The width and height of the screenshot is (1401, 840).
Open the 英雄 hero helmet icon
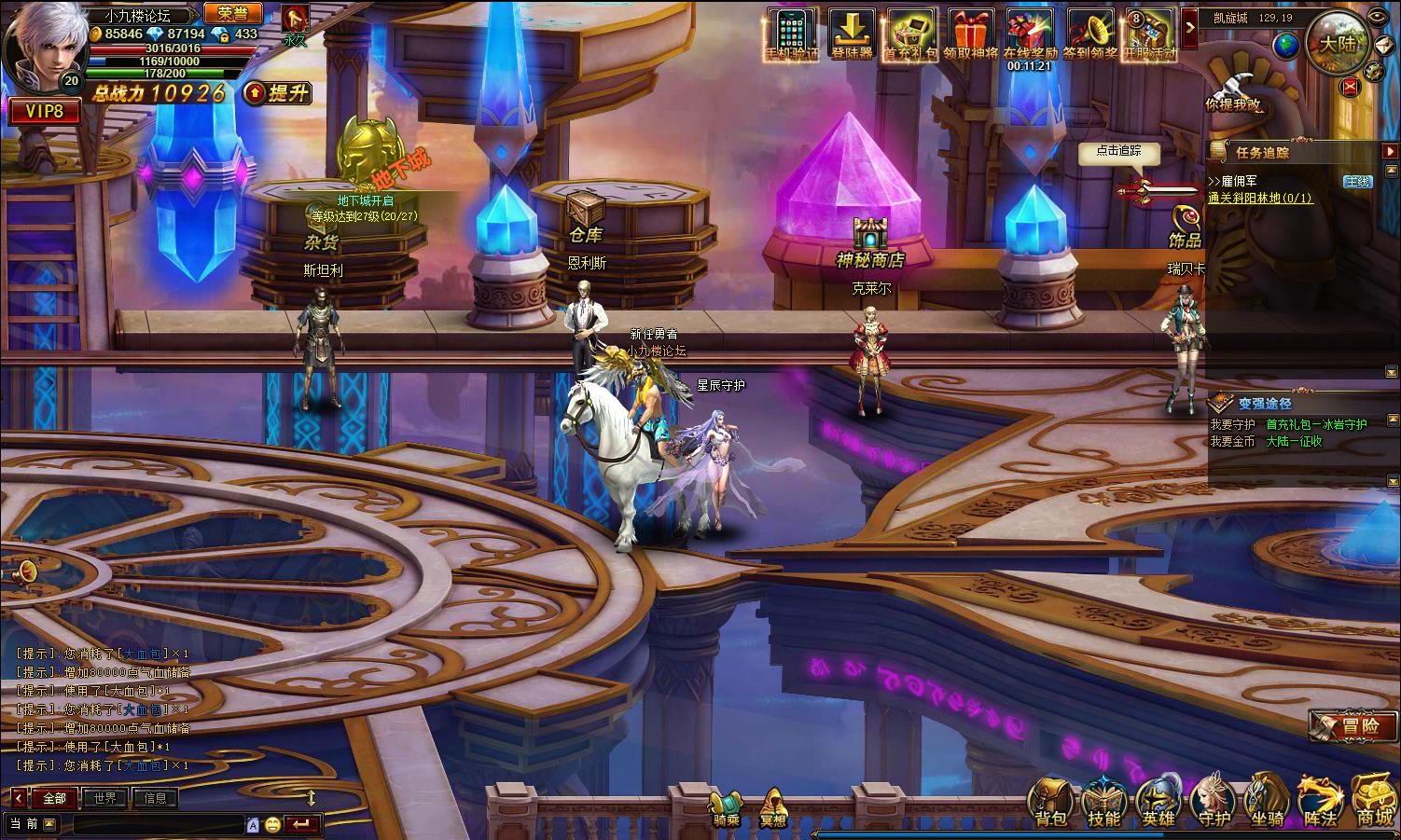[x=1158, y=802]
